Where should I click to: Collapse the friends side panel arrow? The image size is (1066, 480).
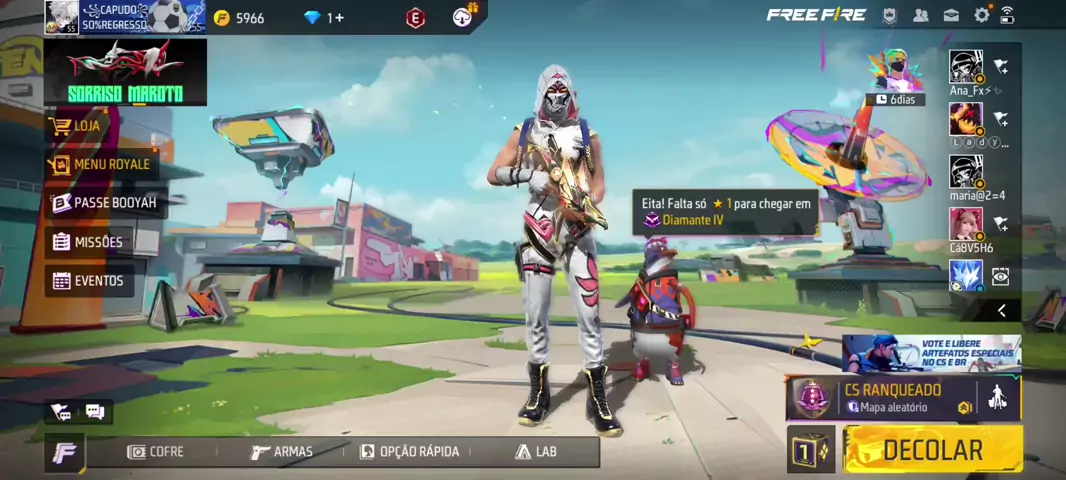click(x=1001, y=311)
